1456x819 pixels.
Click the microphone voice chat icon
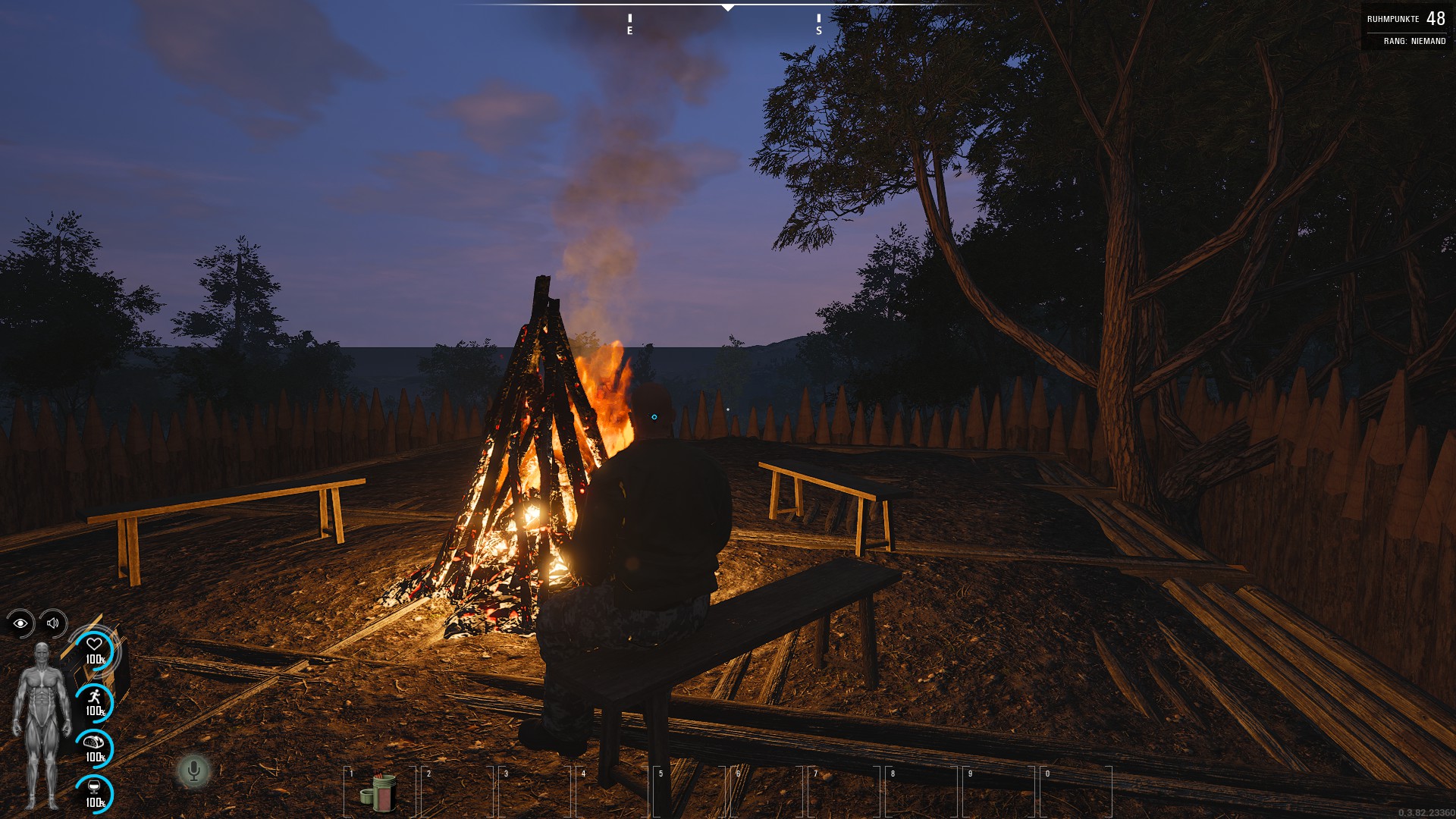pyautogui.click(x=193, y=771)
